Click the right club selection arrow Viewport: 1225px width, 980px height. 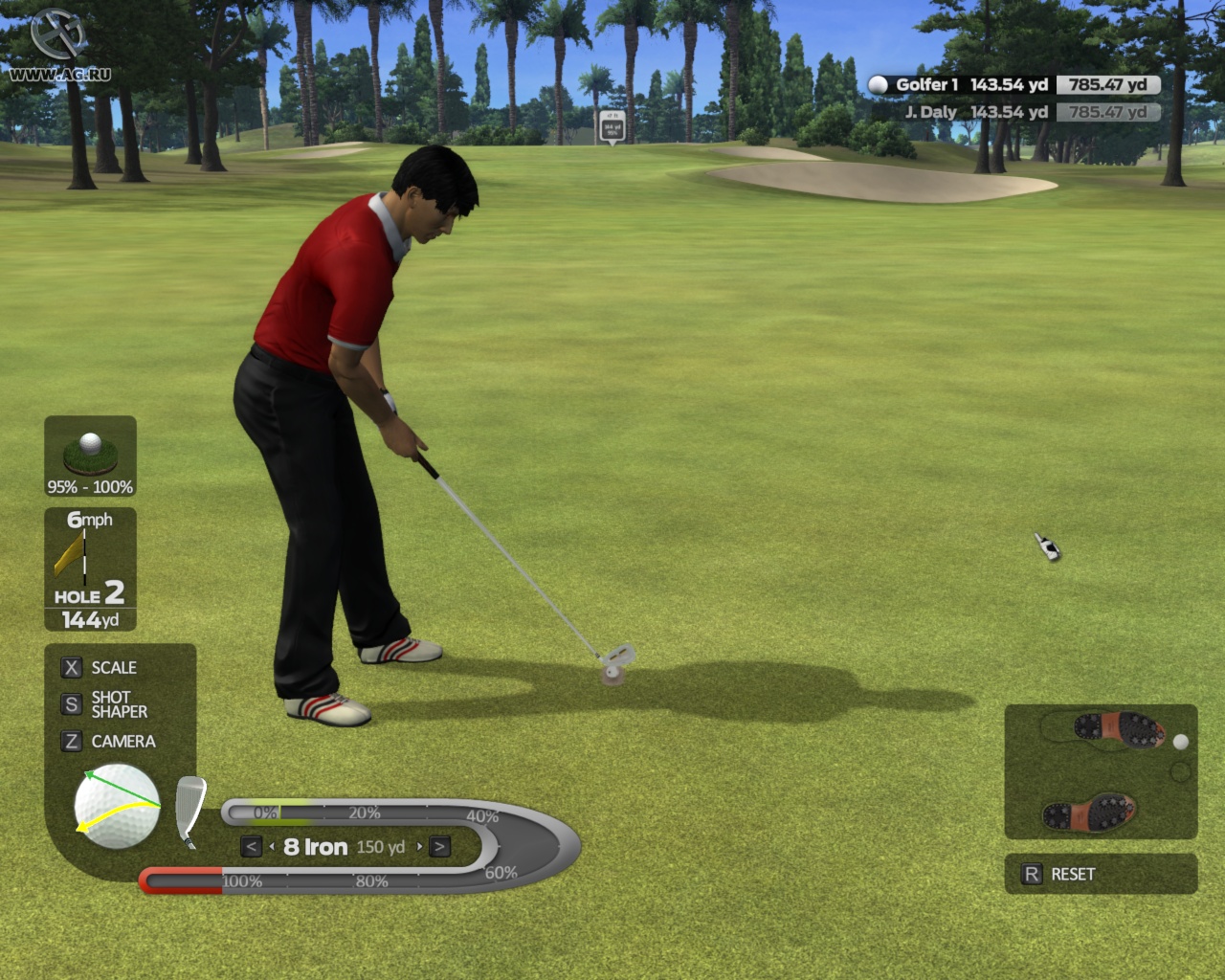[x=438, y=846]
